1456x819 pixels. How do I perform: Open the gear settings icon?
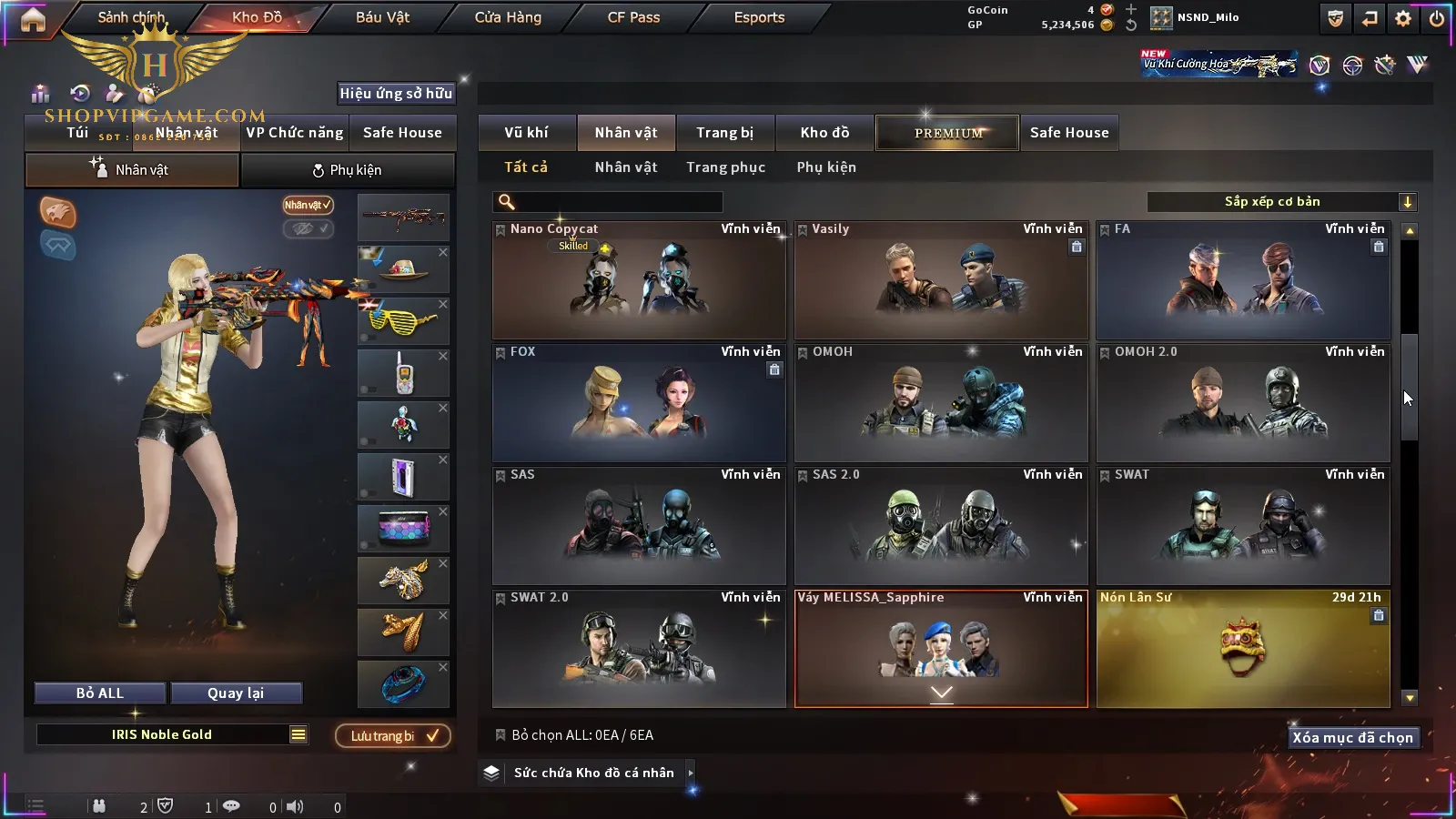pyautogui.click(x=1403, y=18)
